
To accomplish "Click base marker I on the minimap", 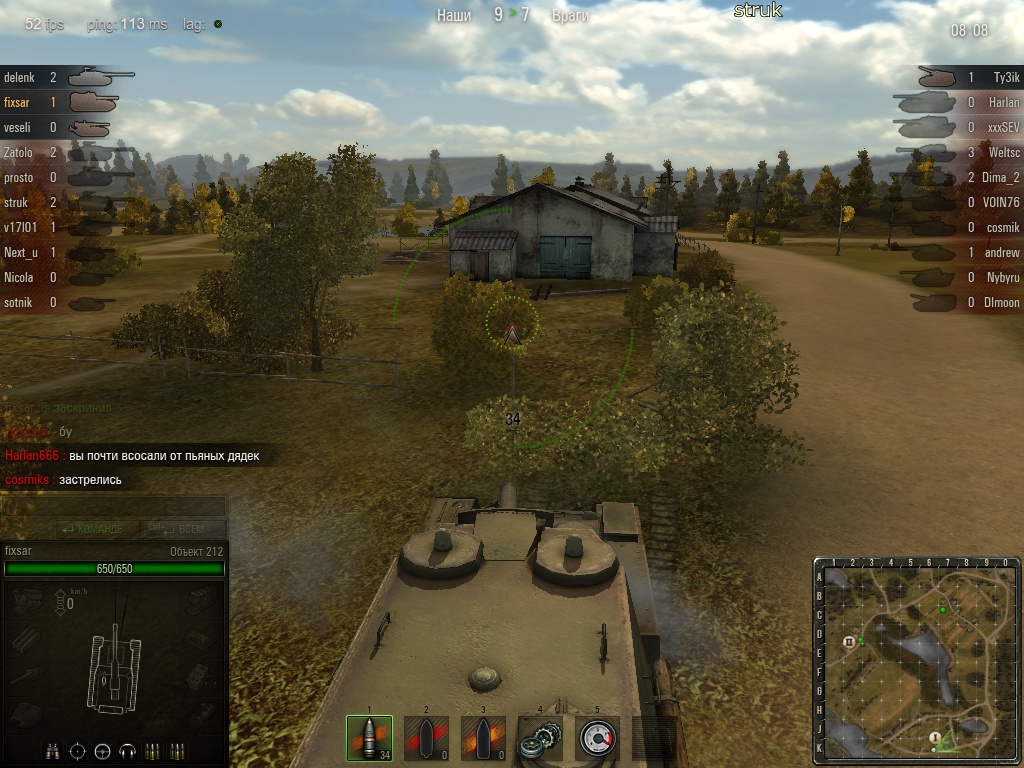I will tap(934, 738).
